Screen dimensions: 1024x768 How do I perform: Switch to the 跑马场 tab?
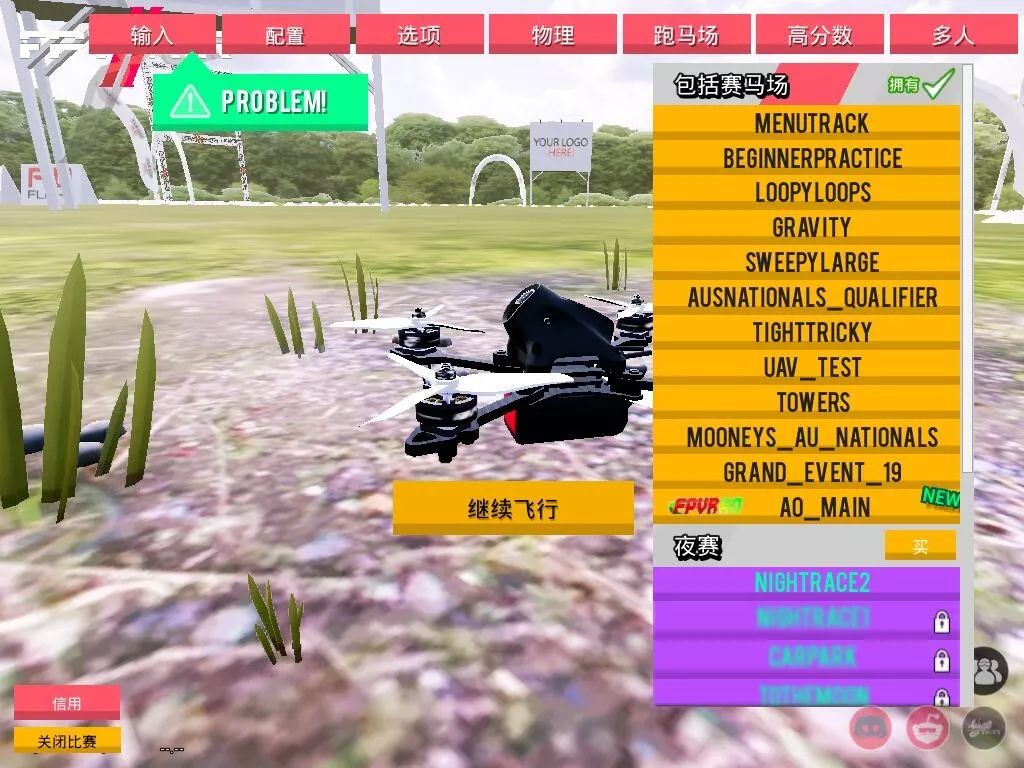click(686, 35)
